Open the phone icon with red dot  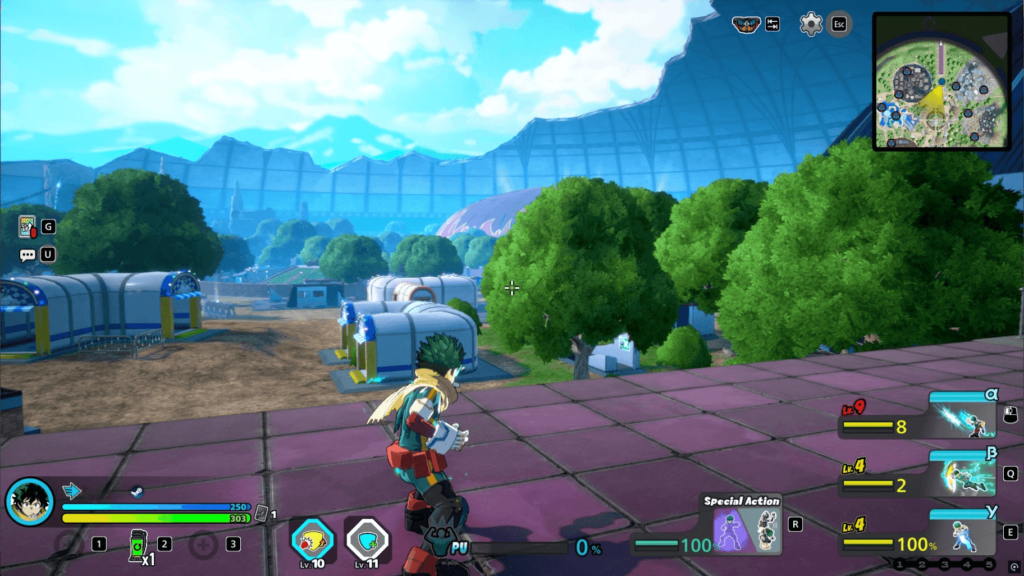point(27,227)
